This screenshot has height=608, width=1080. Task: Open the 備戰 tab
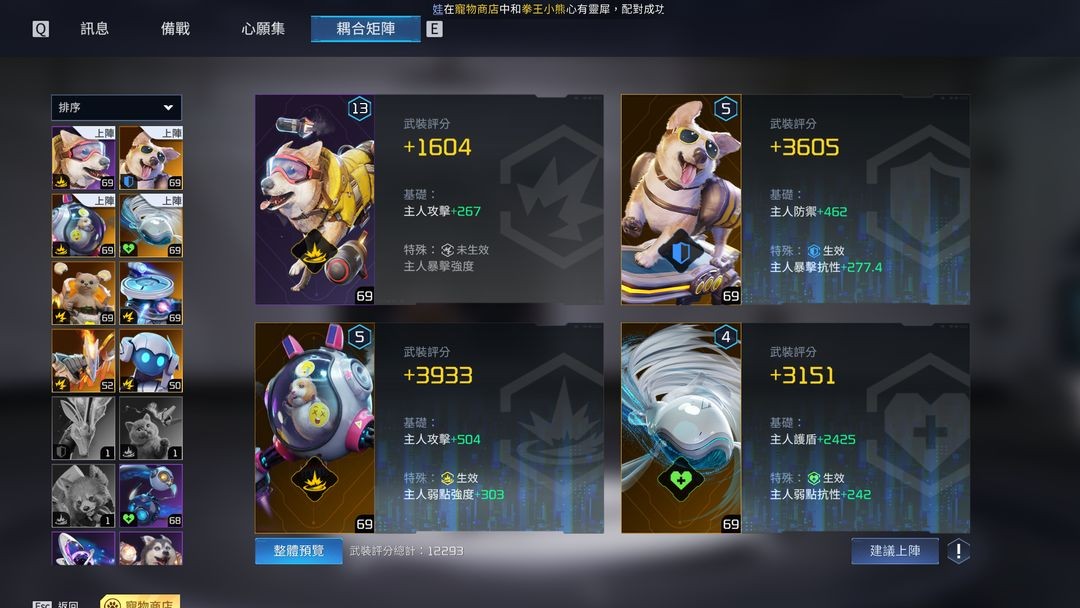[175, 29]
